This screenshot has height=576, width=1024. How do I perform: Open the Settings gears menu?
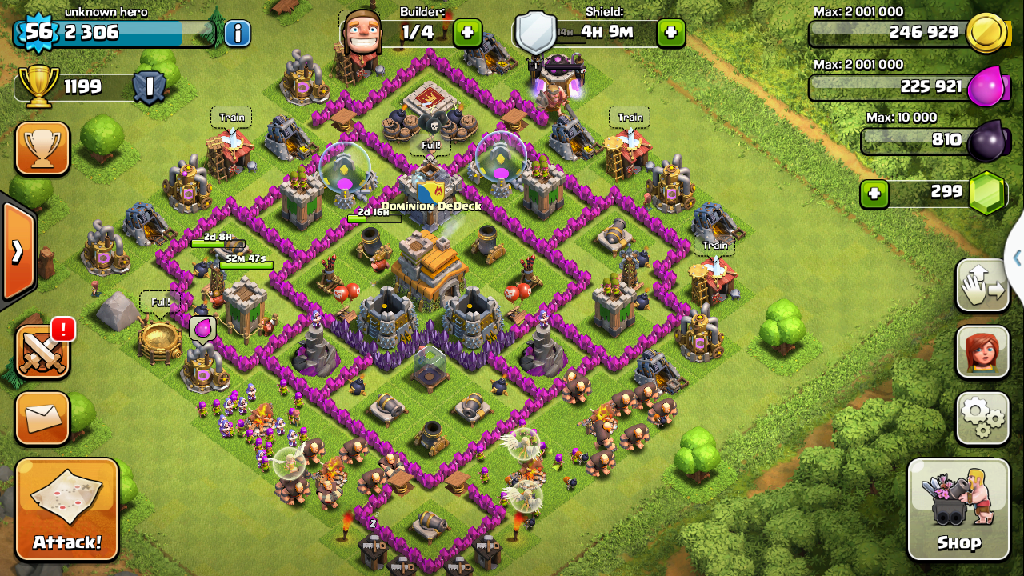[982, 418]
